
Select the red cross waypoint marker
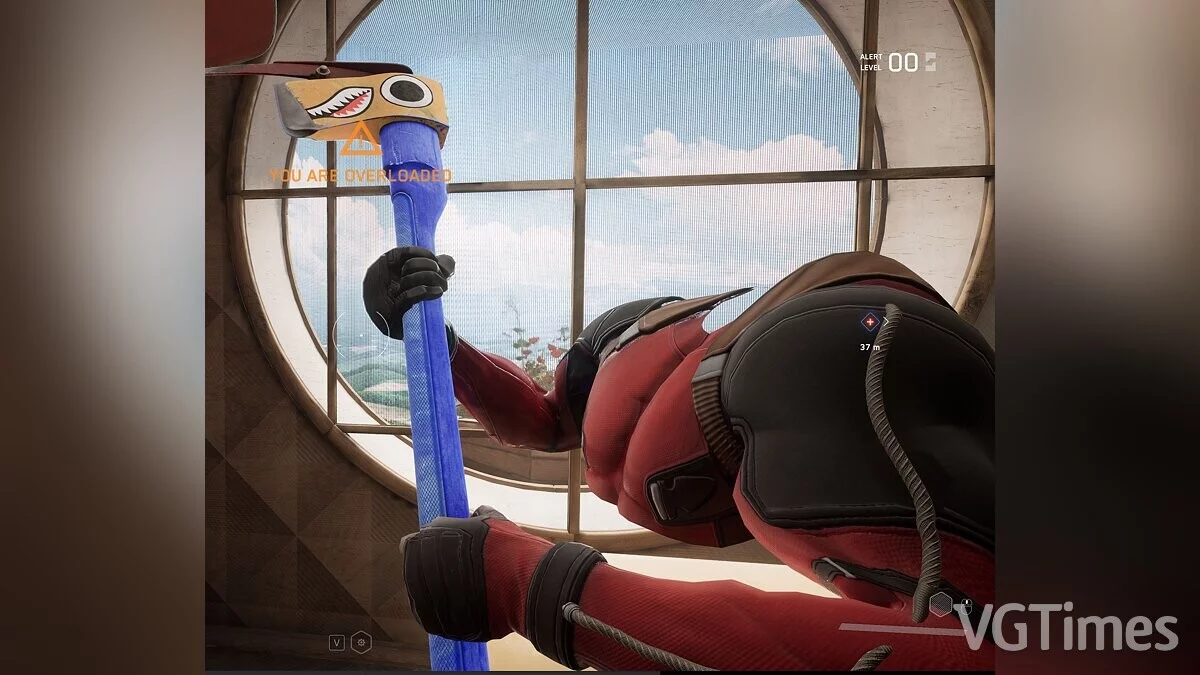(870, 322)
